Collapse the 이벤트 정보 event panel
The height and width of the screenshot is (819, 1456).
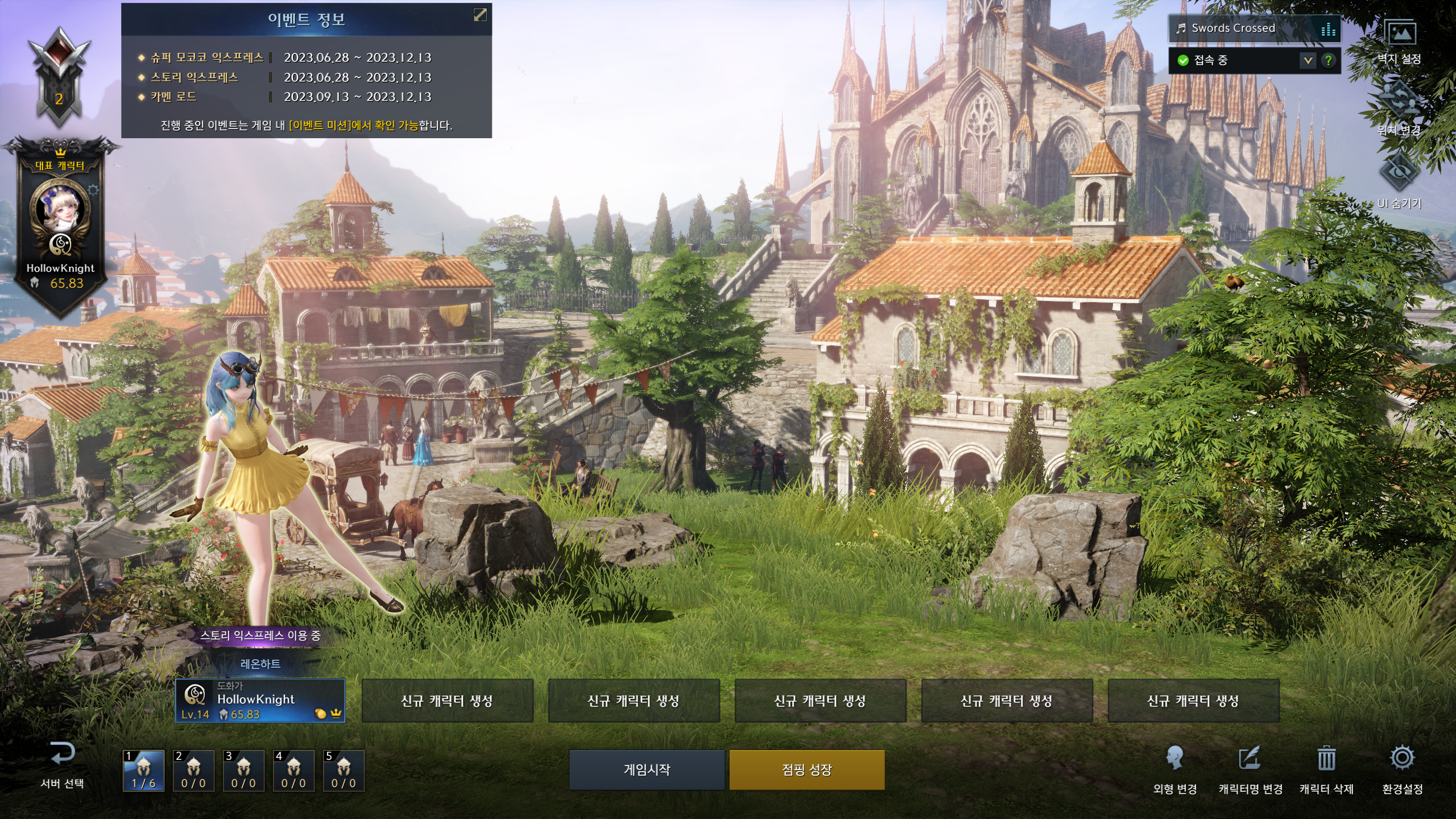(480, 15)
